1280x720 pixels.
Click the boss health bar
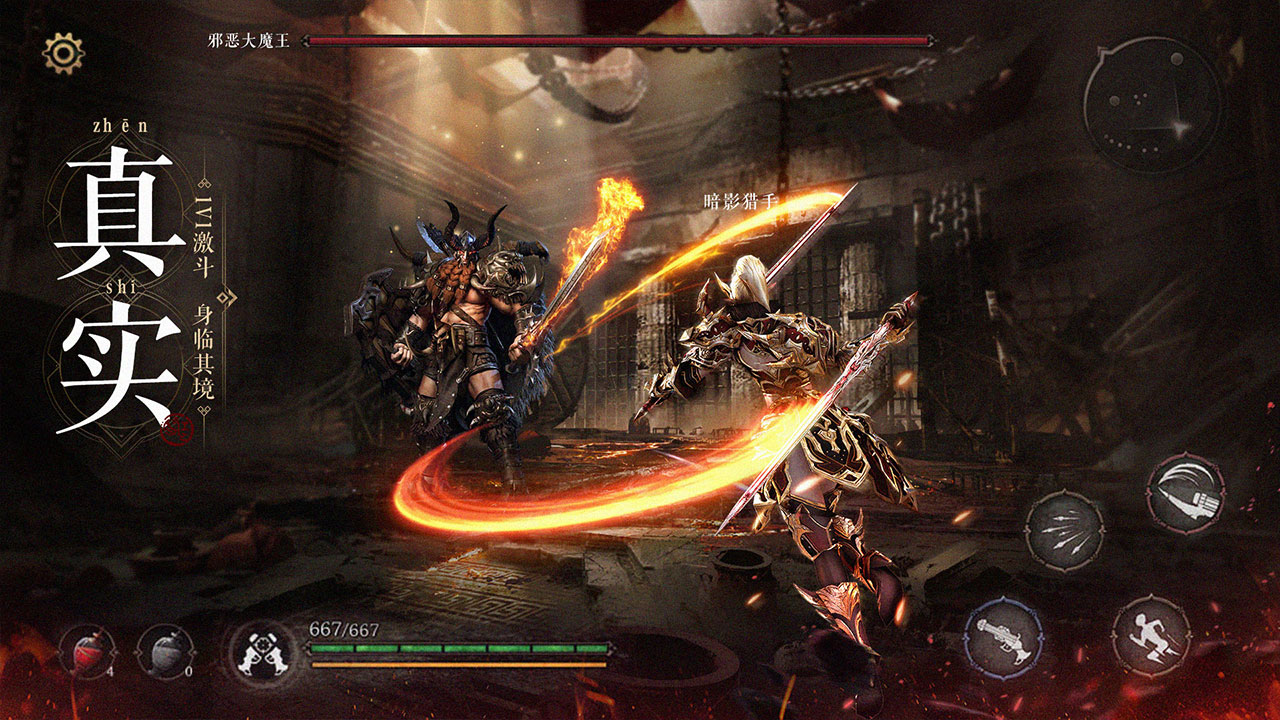coord(620,41)
